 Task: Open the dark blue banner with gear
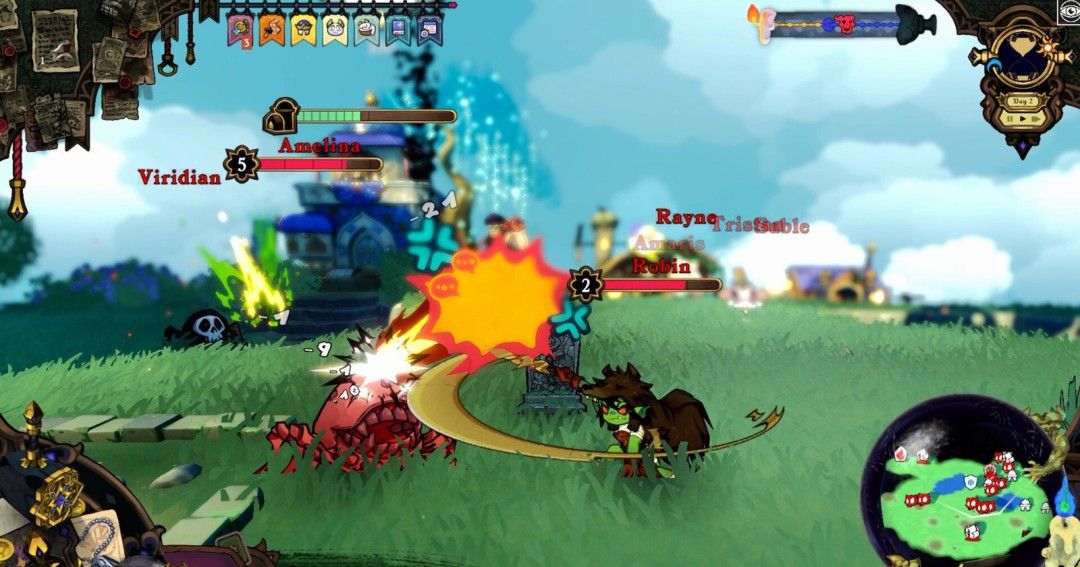(x=429, y=28)
